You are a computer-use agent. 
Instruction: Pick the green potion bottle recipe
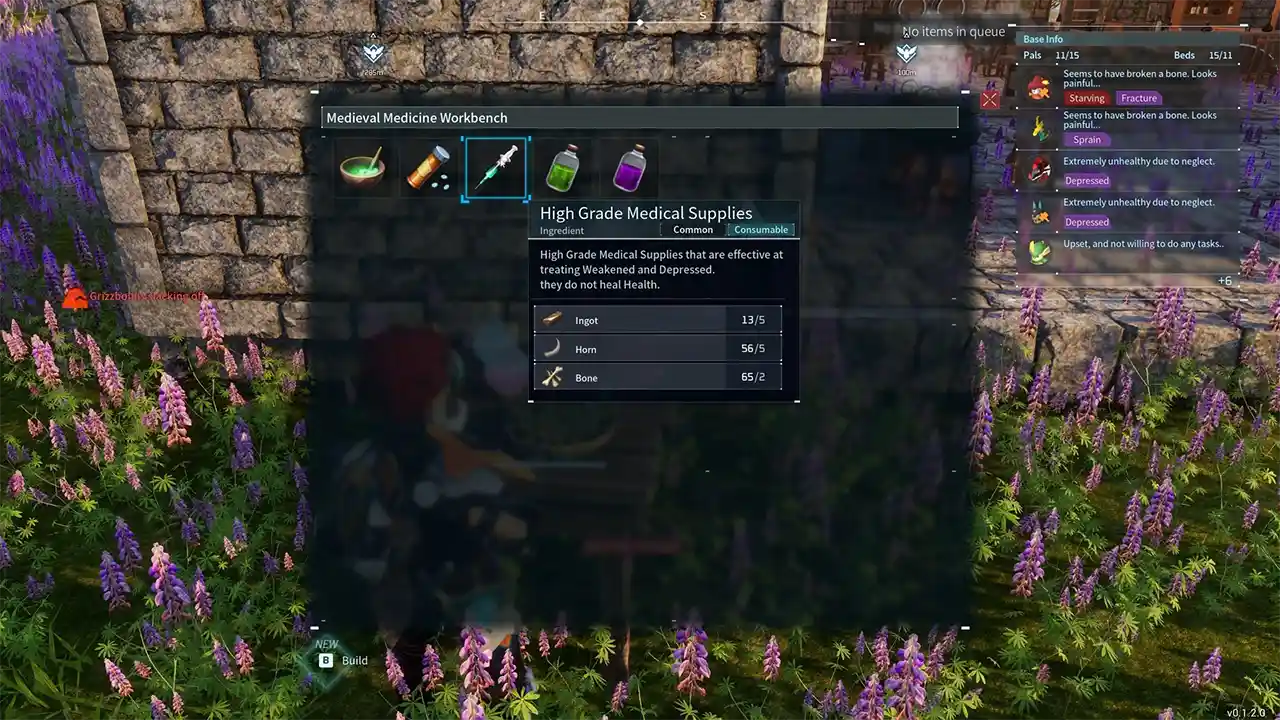point(563,168)
